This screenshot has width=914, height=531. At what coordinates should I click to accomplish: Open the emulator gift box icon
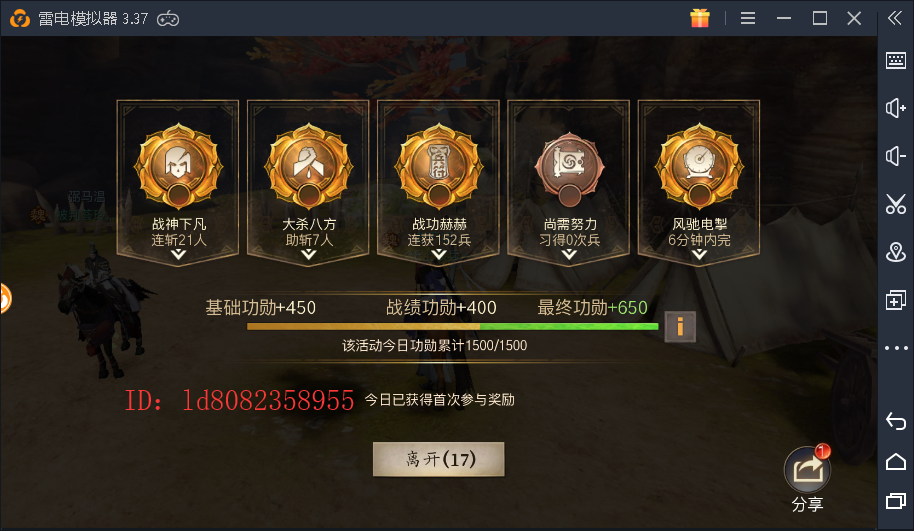tap(699, 18)
